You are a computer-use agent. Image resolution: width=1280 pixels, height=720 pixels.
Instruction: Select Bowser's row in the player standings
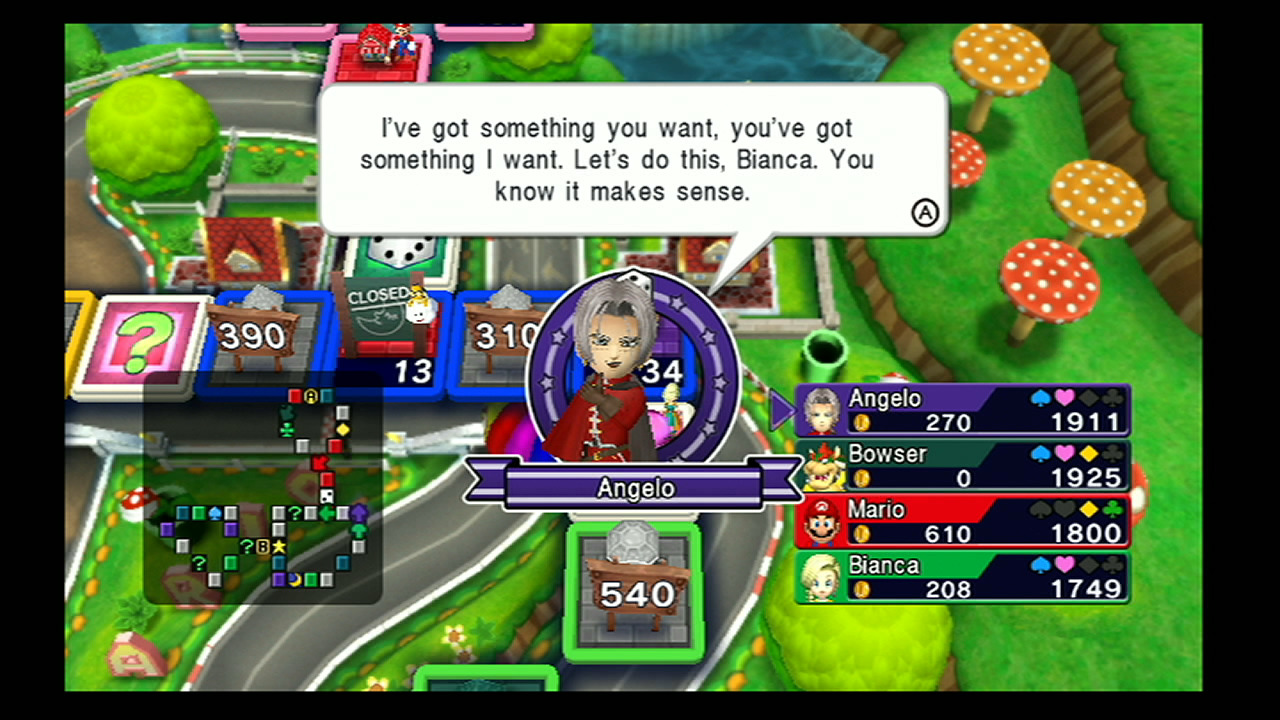pyautogui.click(x=962, y=466)
